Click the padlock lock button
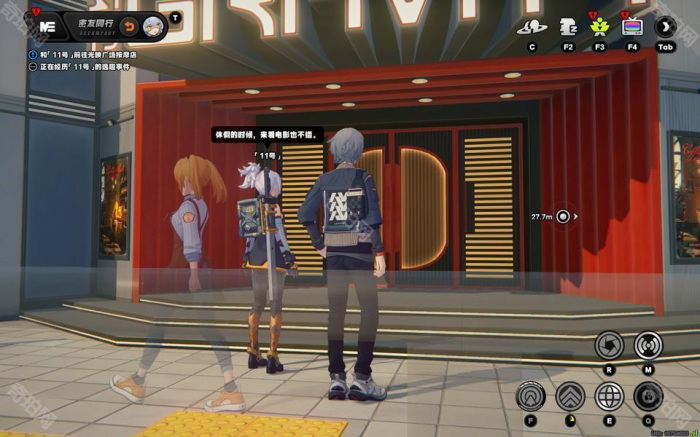The width and height of the screenshot is (700, 437). click(x=648, y=397)
